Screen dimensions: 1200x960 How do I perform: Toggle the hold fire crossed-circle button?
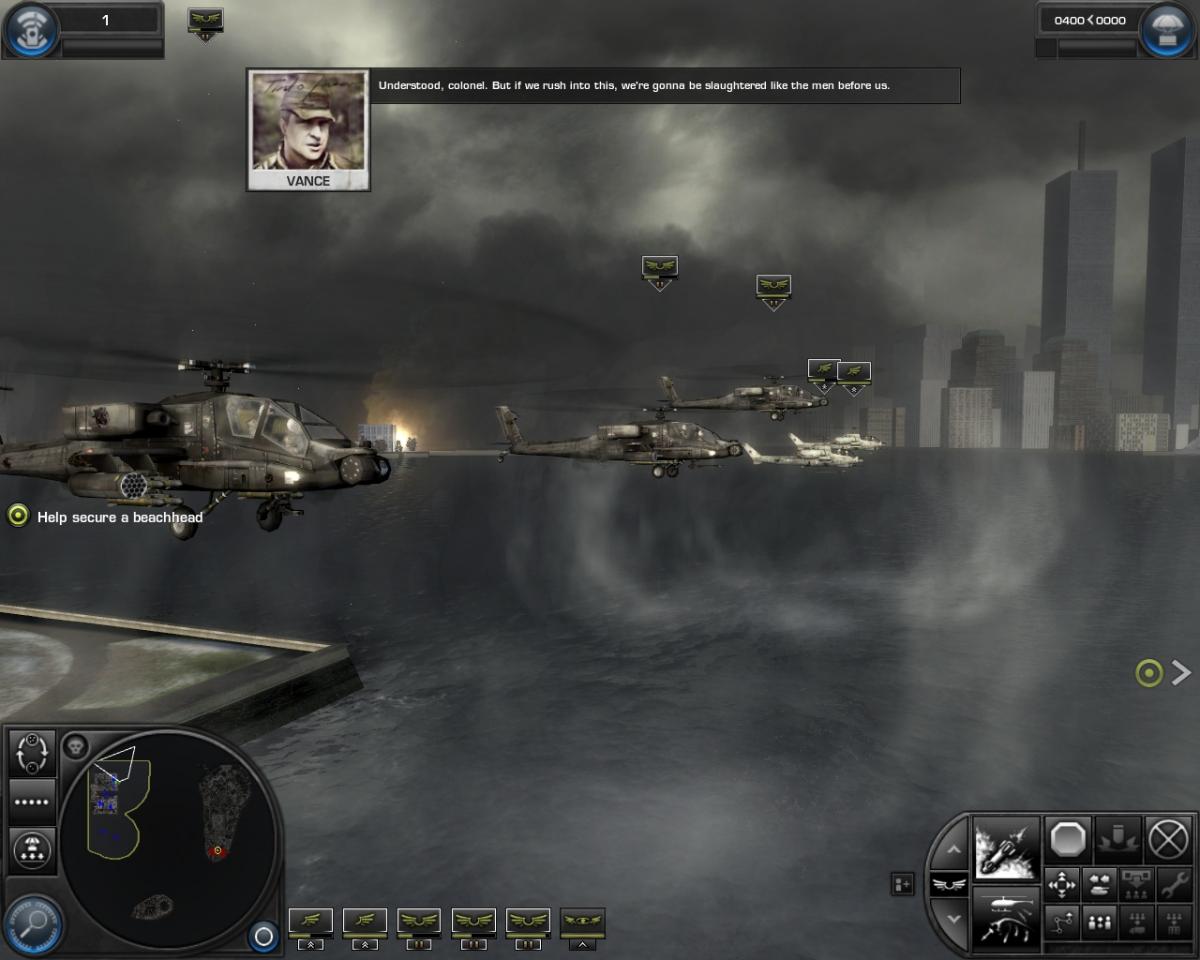pyautogui.click(x=1168, y=840)
